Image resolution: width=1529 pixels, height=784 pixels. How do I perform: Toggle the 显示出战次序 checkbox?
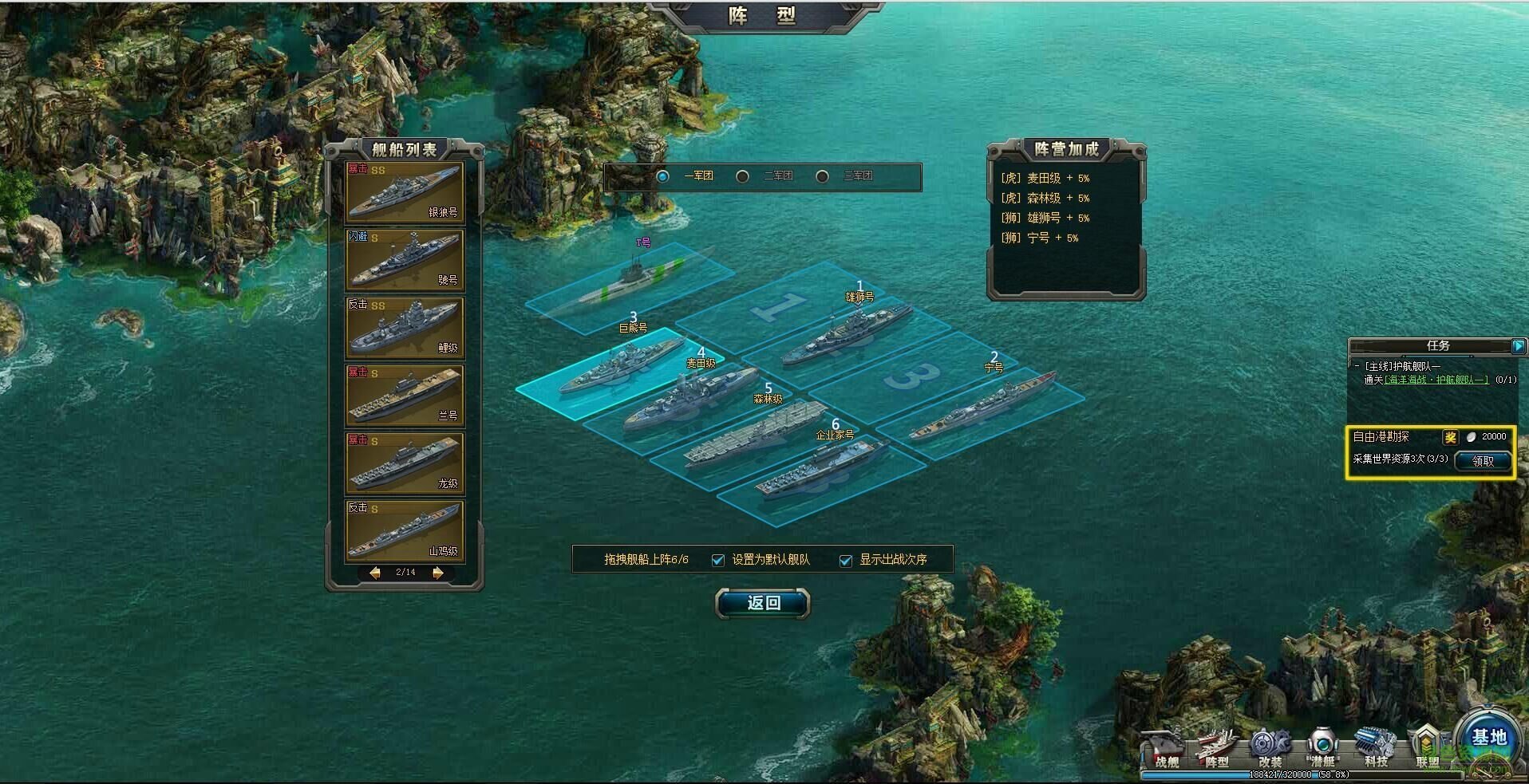pyautogui.click(x=846, y=560)
